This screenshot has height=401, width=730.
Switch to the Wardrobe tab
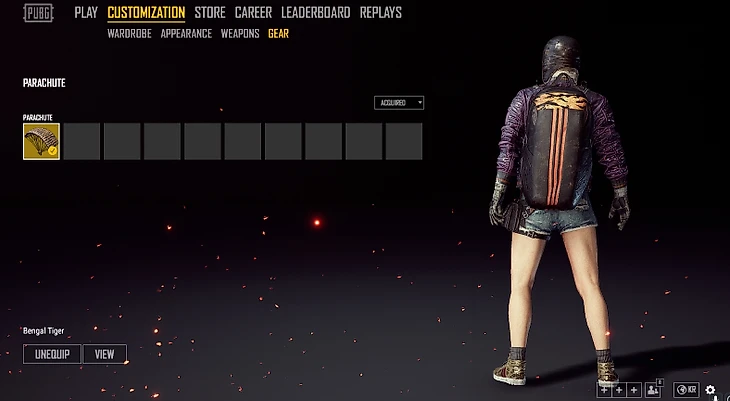[130, 33]
